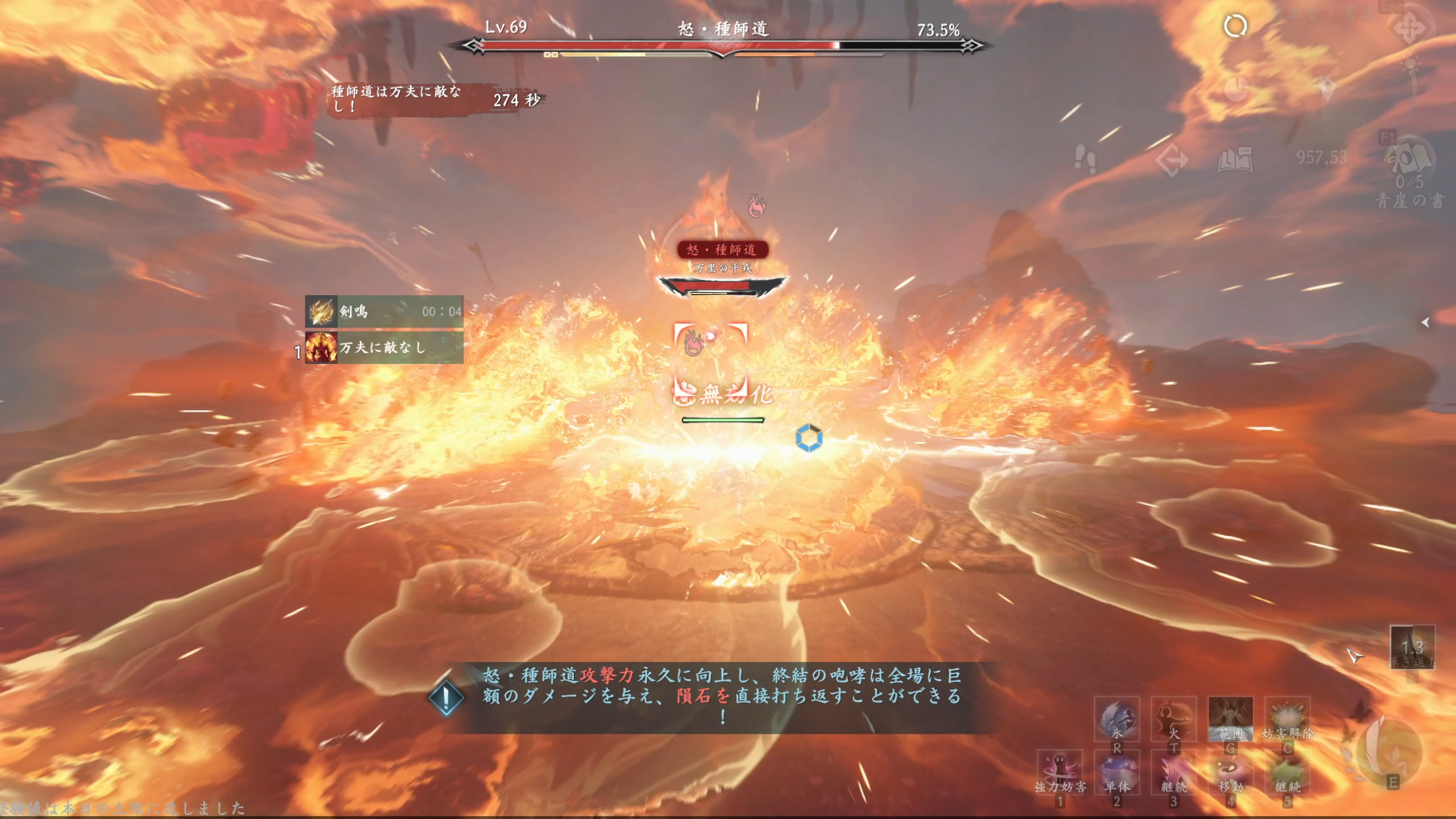Click the footprints icon
The height and width of the screenshot is (819, 1456).
click(1085, 159)
